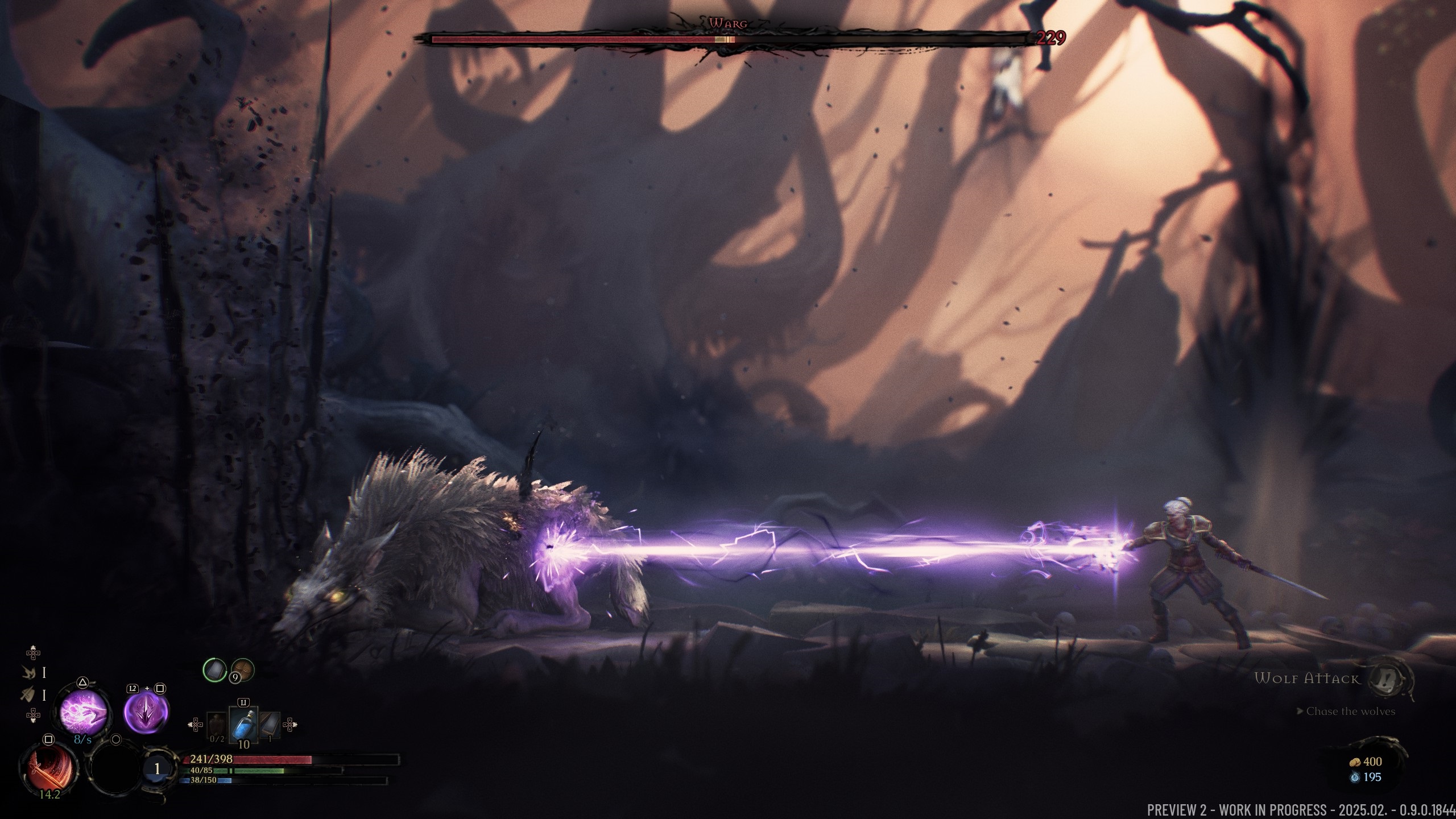Toggle the whetstone item slot showing 1
Viewport: 1456px width, 819px height.
point(271,725)
